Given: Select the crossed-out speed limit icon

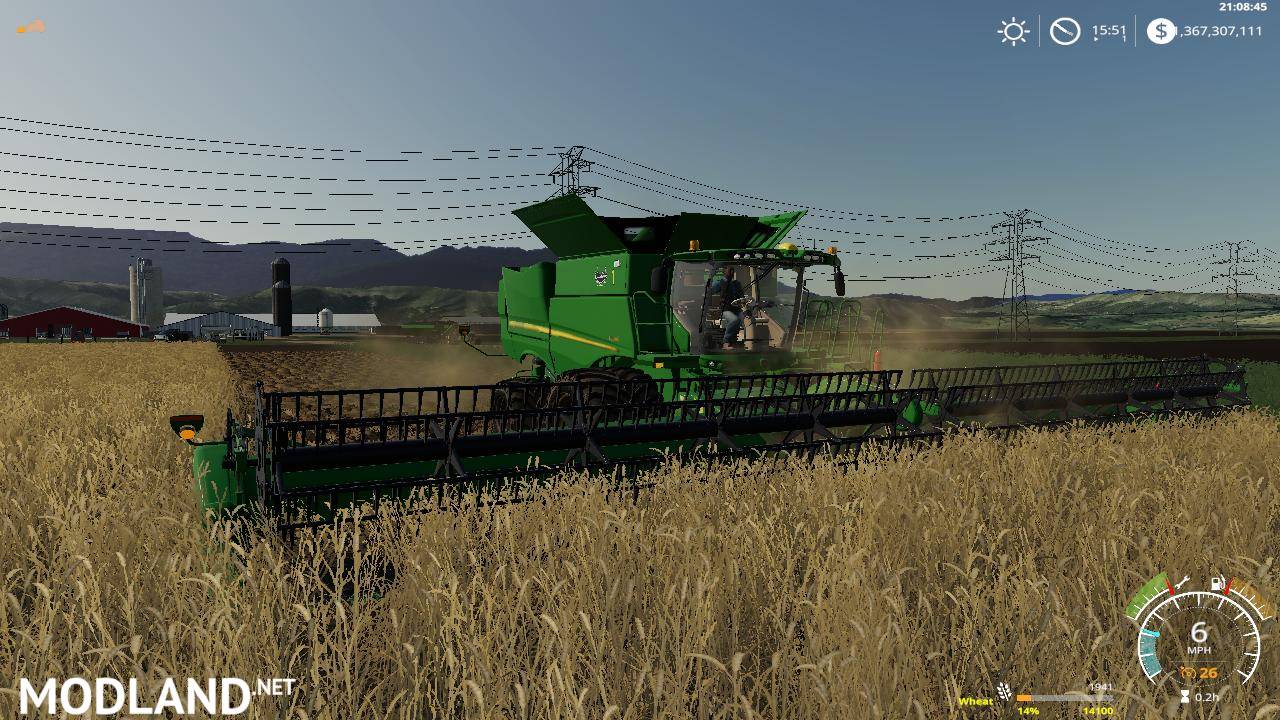Looking at the screenshot, I should click(1064, 31).
